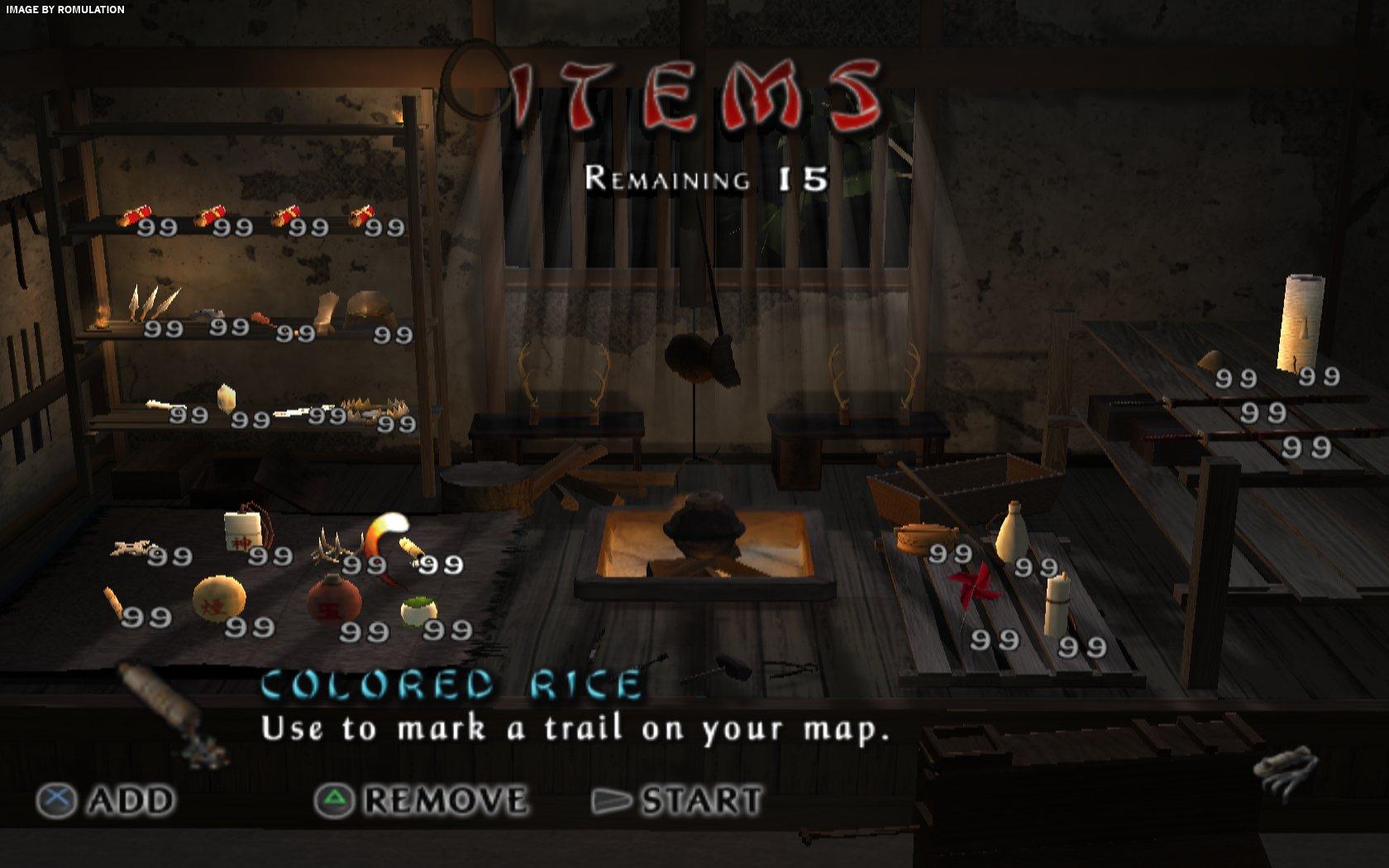Screen dimensions: 1389x868
Task: Pick the dark red pot with kanji
Action: point(334,601)
